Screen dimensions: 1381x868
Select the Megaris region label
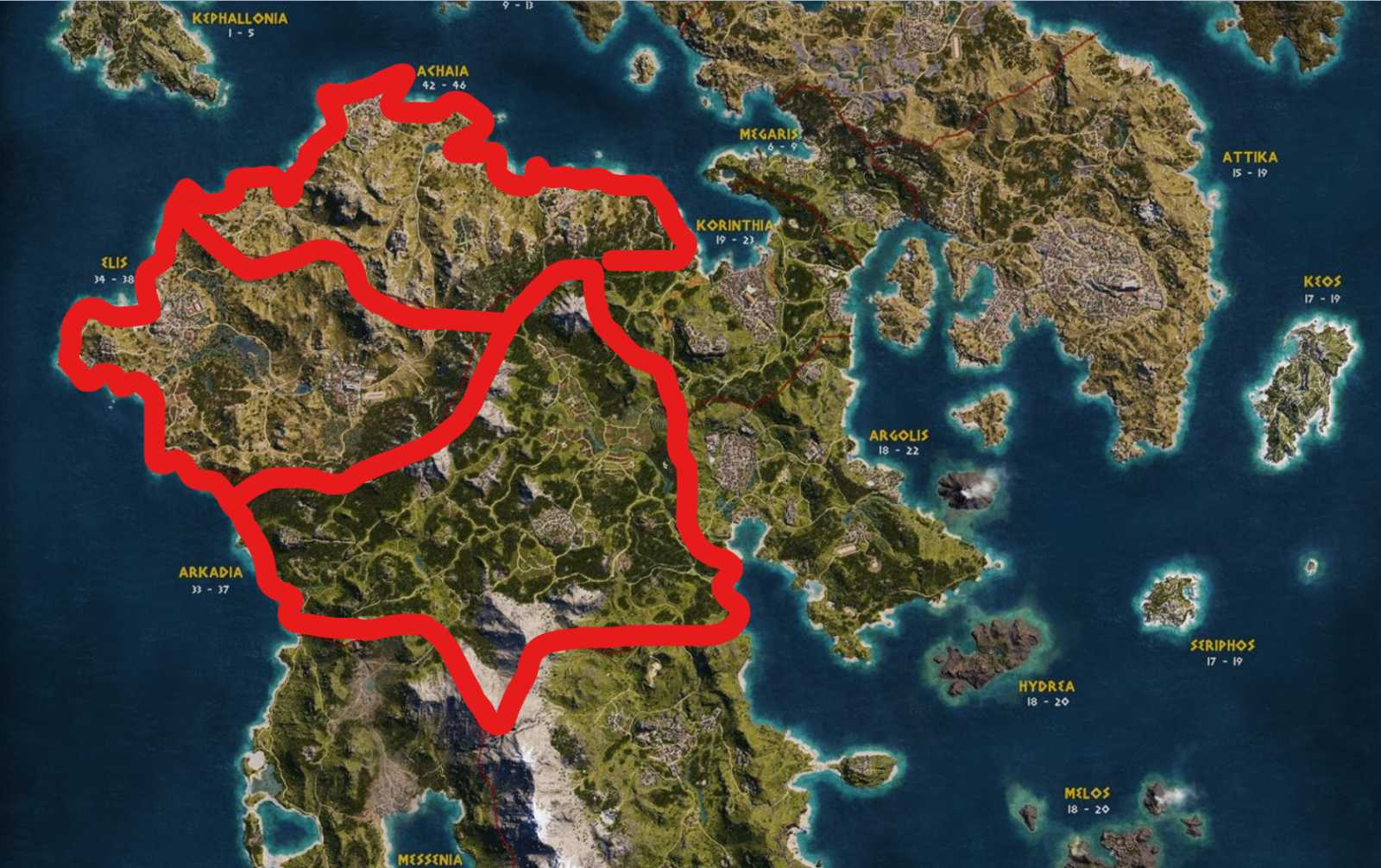(x=771, y=134)
